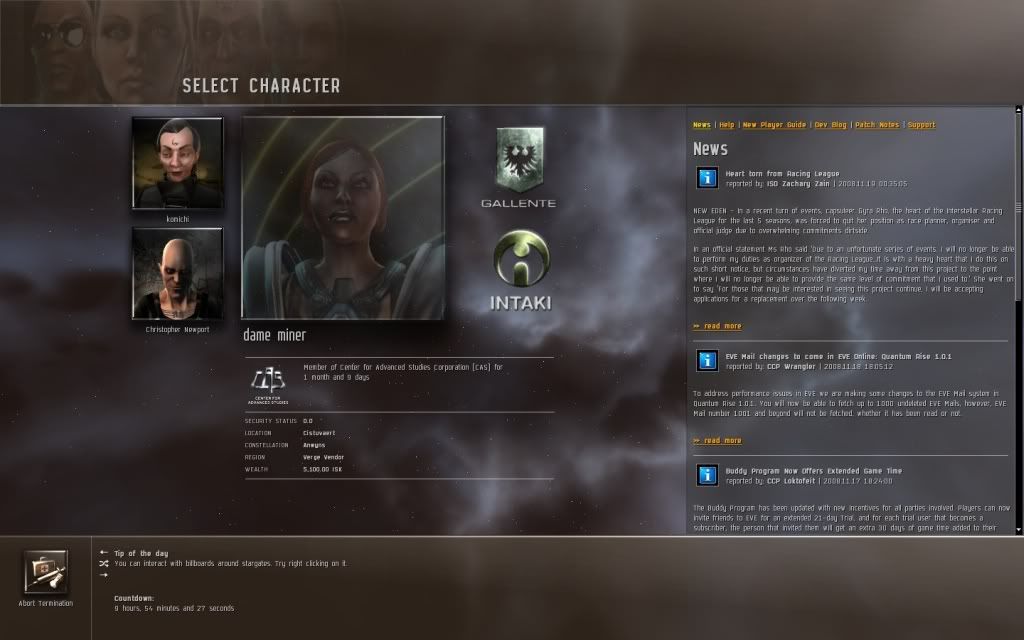This screenshot has height=640, width=1024.
Task: Open the New Player Guide link
Action: pyautogui.click(x=774, y=125)
